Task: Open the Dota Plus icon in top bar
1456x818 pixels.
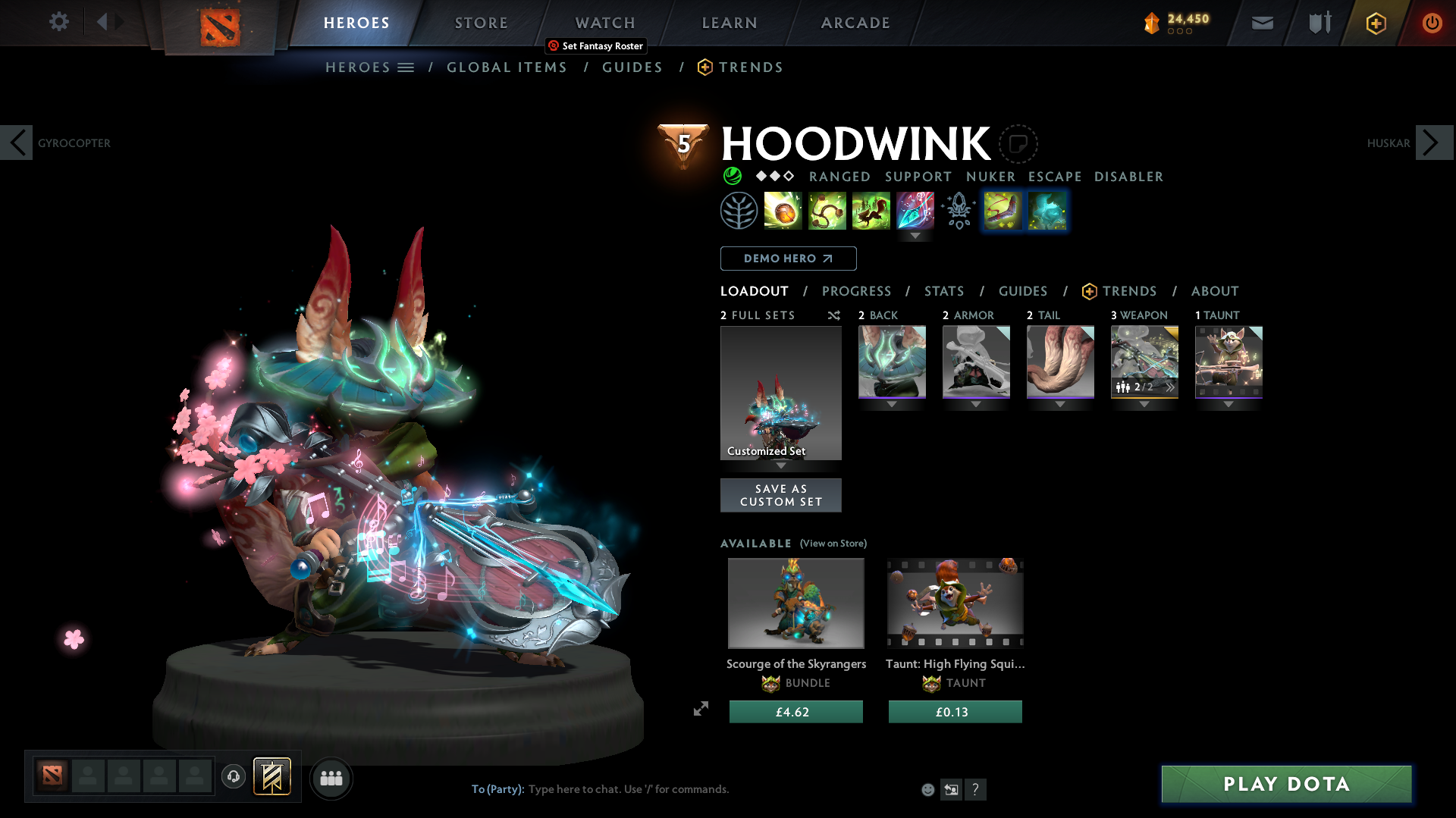Action: [1376, 23]
